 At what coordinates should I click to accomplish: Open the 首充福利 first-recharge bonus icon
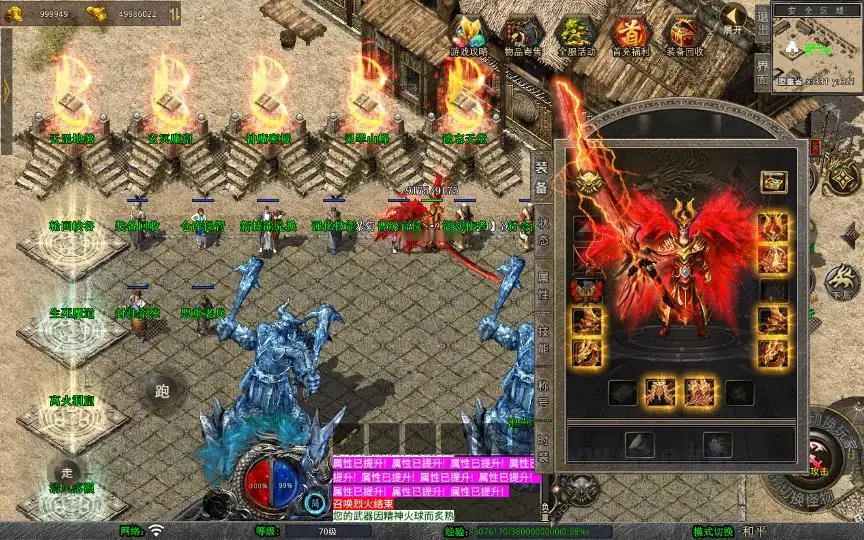pyautogui.click(x=630, y=36)
